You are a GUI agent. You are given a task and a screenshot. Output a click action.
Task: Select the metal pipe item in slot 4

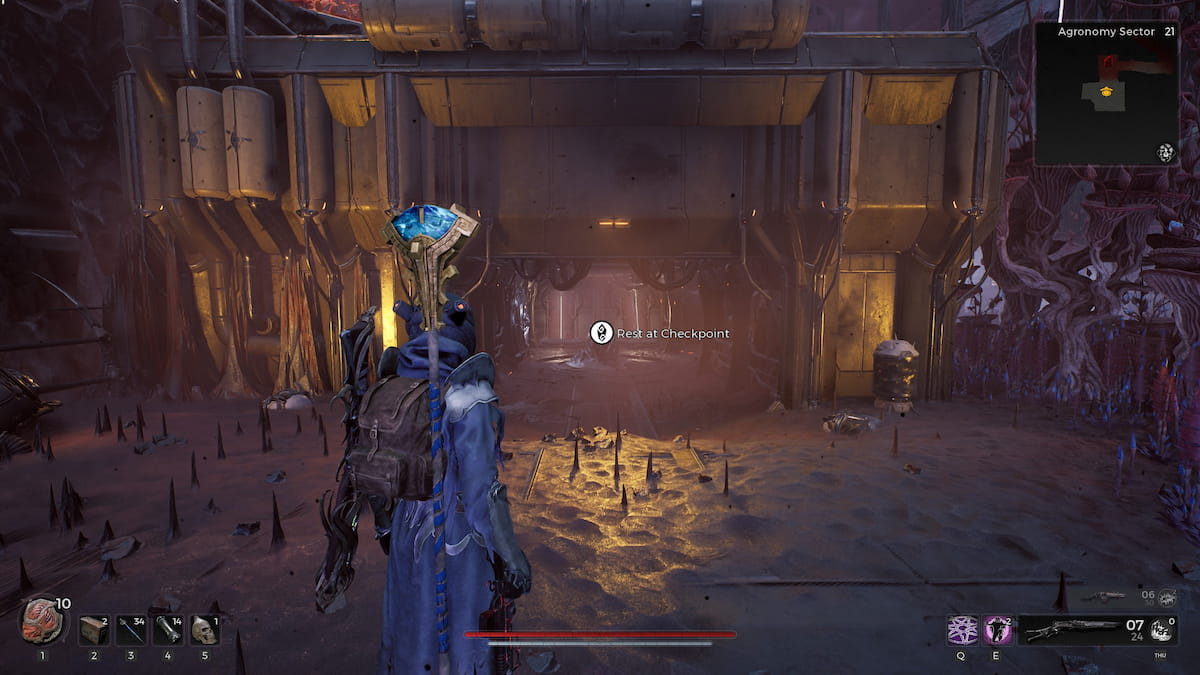click(168, 630)
